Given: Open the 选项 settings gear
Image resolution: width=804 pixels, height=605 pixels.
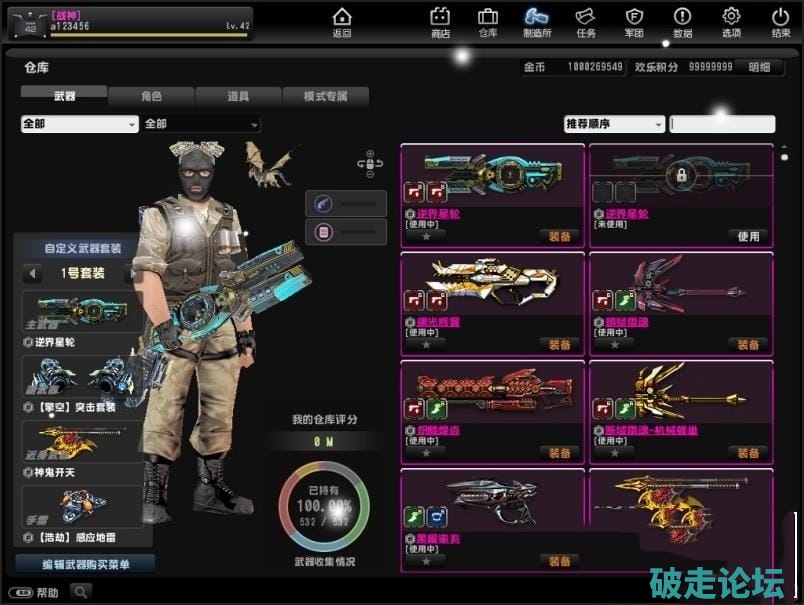Looking at the screenshot, I should point(731,22).
